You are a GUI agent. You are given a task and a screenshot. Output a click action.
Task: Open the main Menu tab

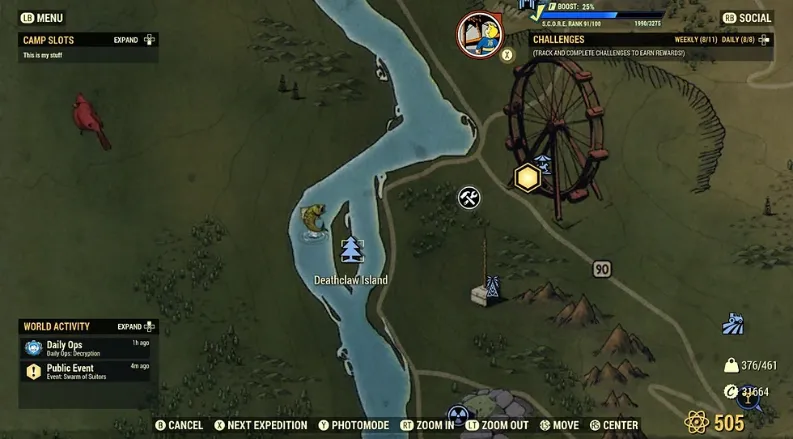coord(42,18)
